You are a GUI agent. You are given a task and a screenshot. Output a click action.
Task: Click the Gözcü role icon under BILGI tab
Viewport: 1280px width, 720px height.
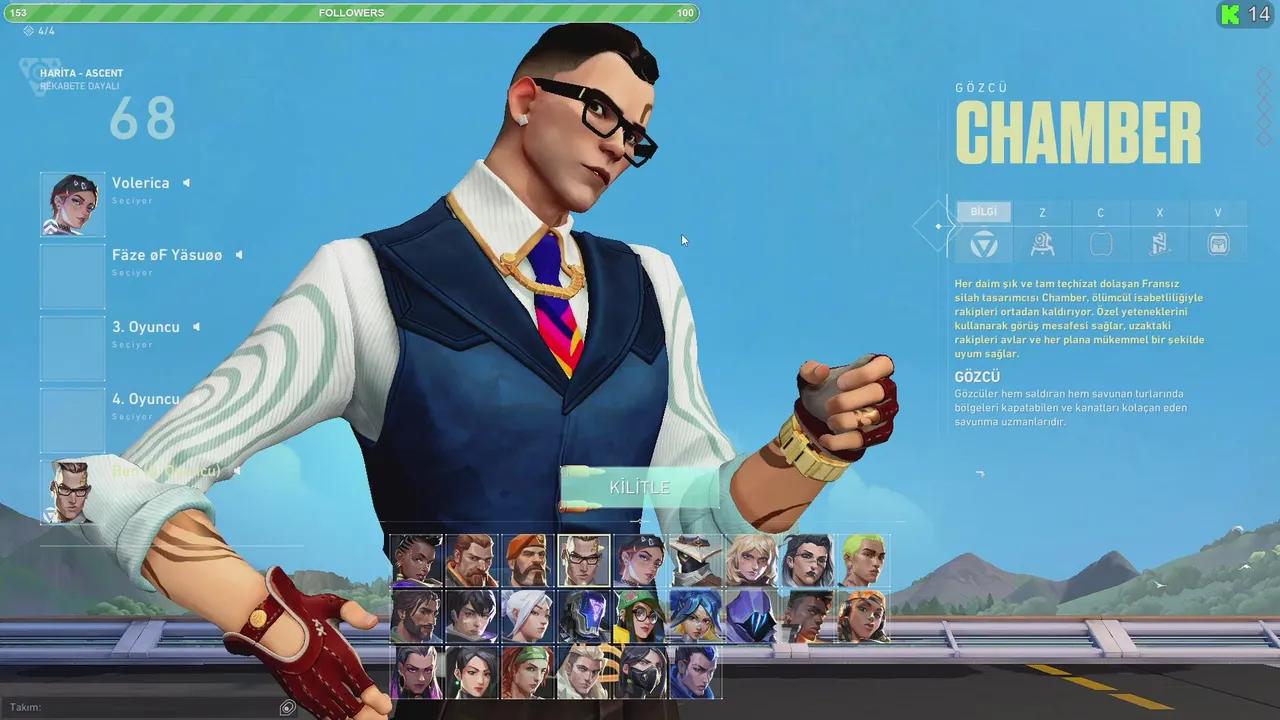983,243
